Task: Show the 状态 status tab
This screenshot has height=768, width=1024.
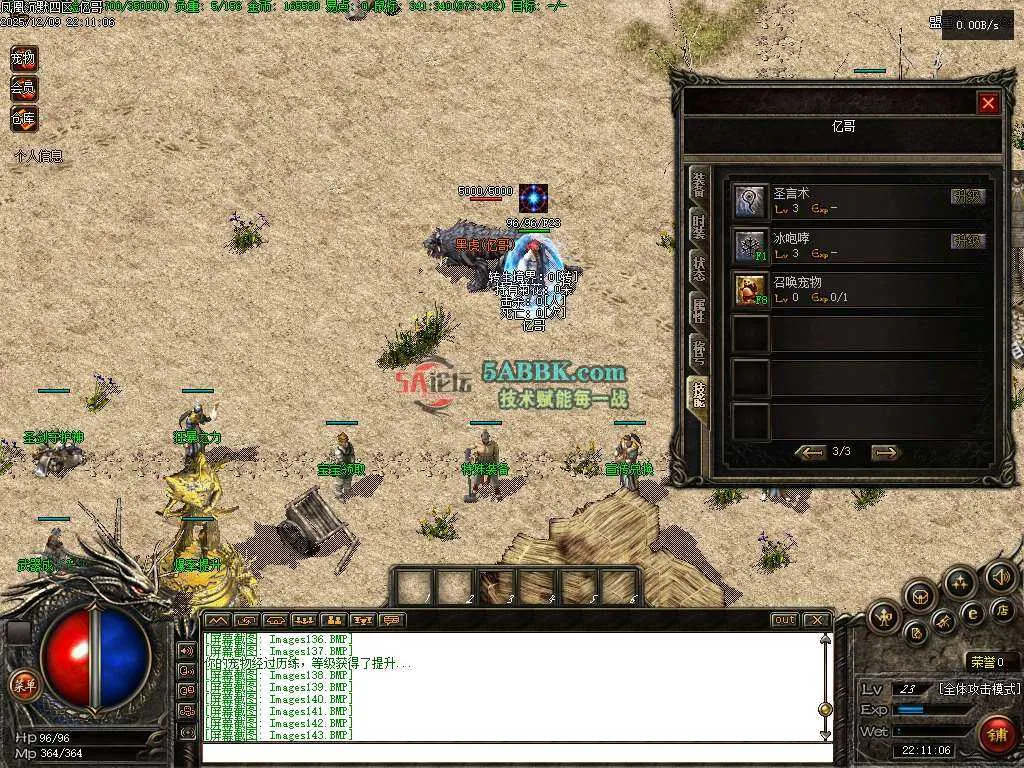Action: coord(699,268)
